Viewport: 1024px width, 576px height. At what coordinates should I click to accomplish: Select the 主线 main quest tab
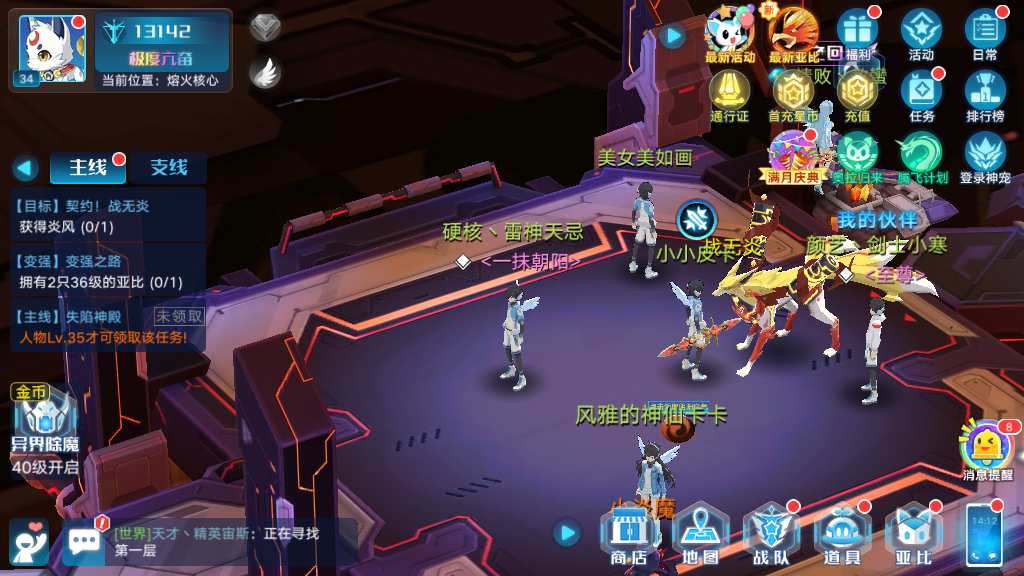[88, 168]
